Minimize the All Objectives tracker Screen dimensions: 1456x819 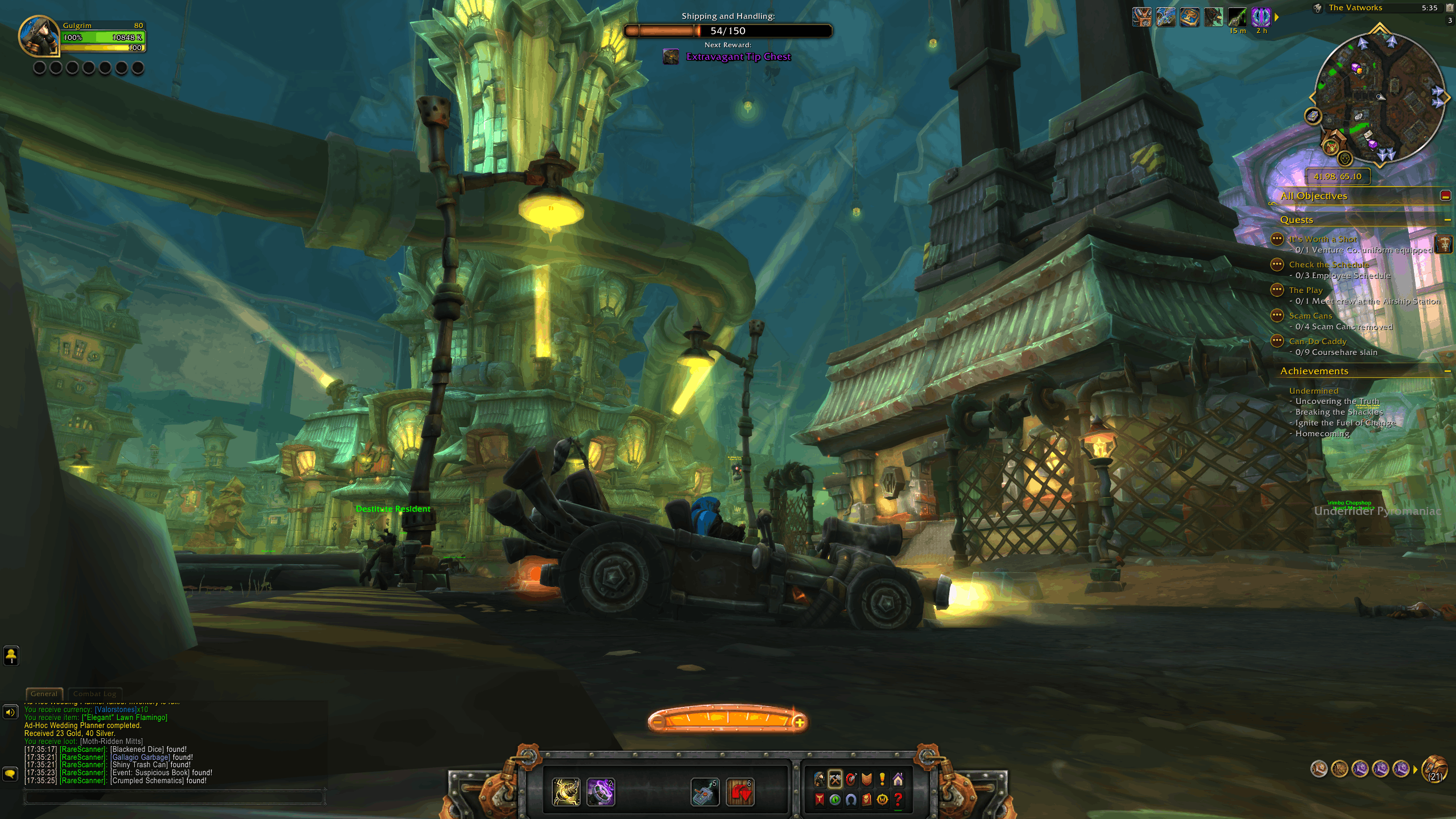pyautogui.click(x=1445, y=196)
